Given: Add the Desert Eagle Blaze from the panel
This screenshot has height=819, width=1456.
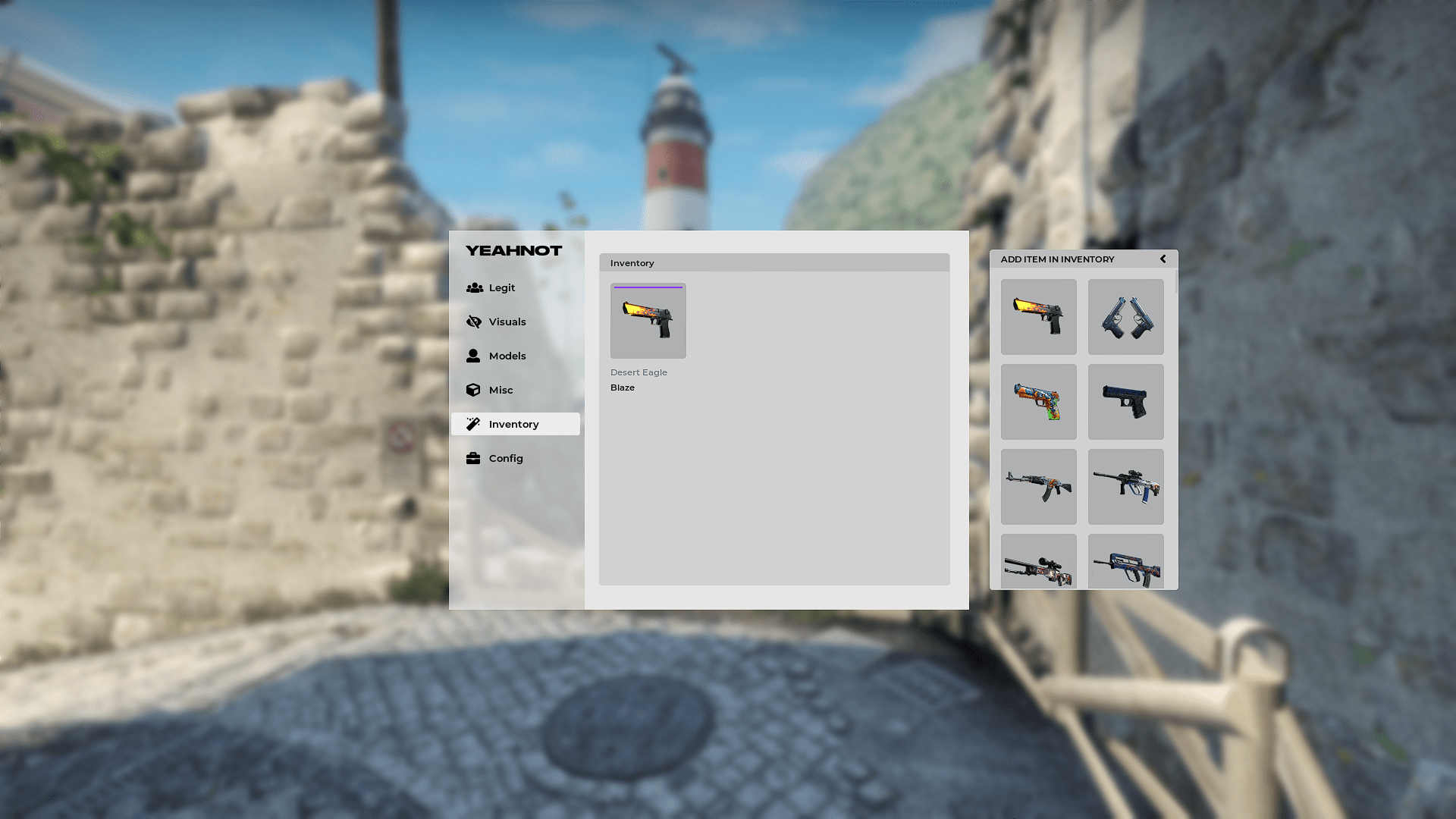Looking at the screenshot, I should 1038,317.
